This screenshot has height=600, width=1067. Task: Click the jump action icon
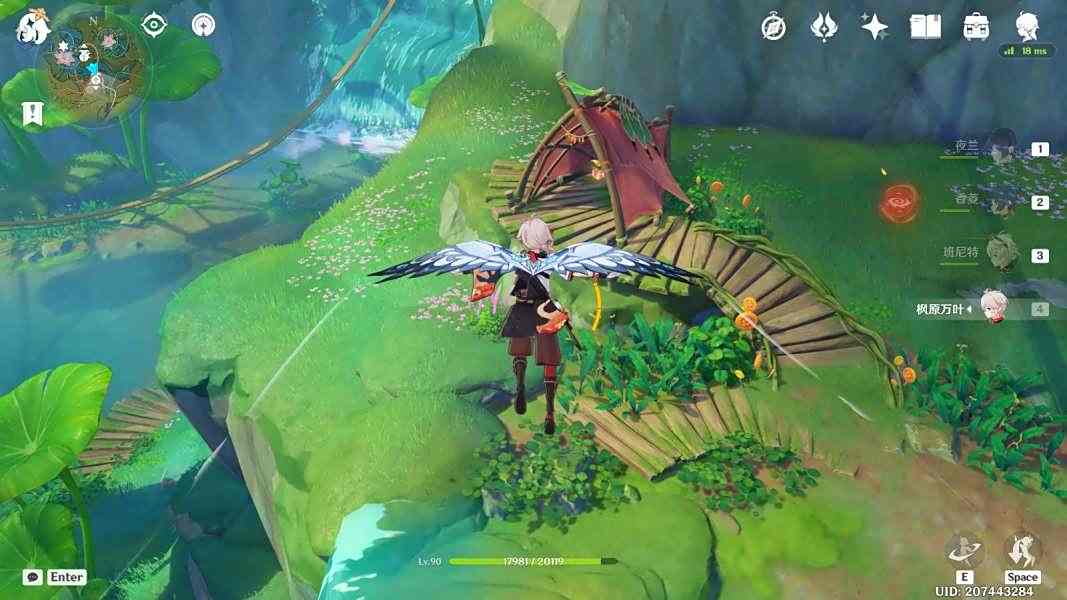tap(1022, 551)
